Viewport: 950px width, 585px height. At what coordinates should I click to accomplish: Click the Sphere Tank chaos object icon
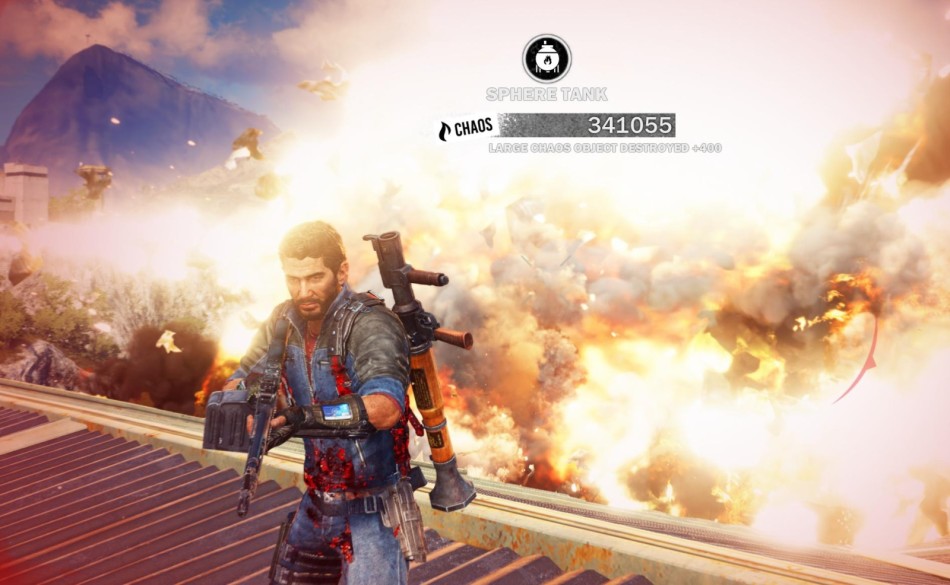click(547, 59)
